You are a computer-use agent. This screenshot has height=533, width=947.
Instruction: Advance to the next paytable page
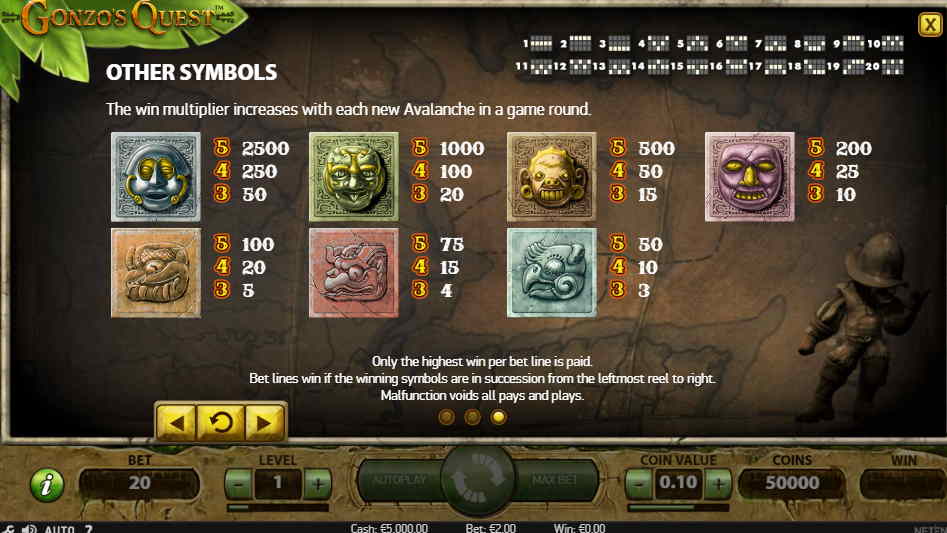265,422
